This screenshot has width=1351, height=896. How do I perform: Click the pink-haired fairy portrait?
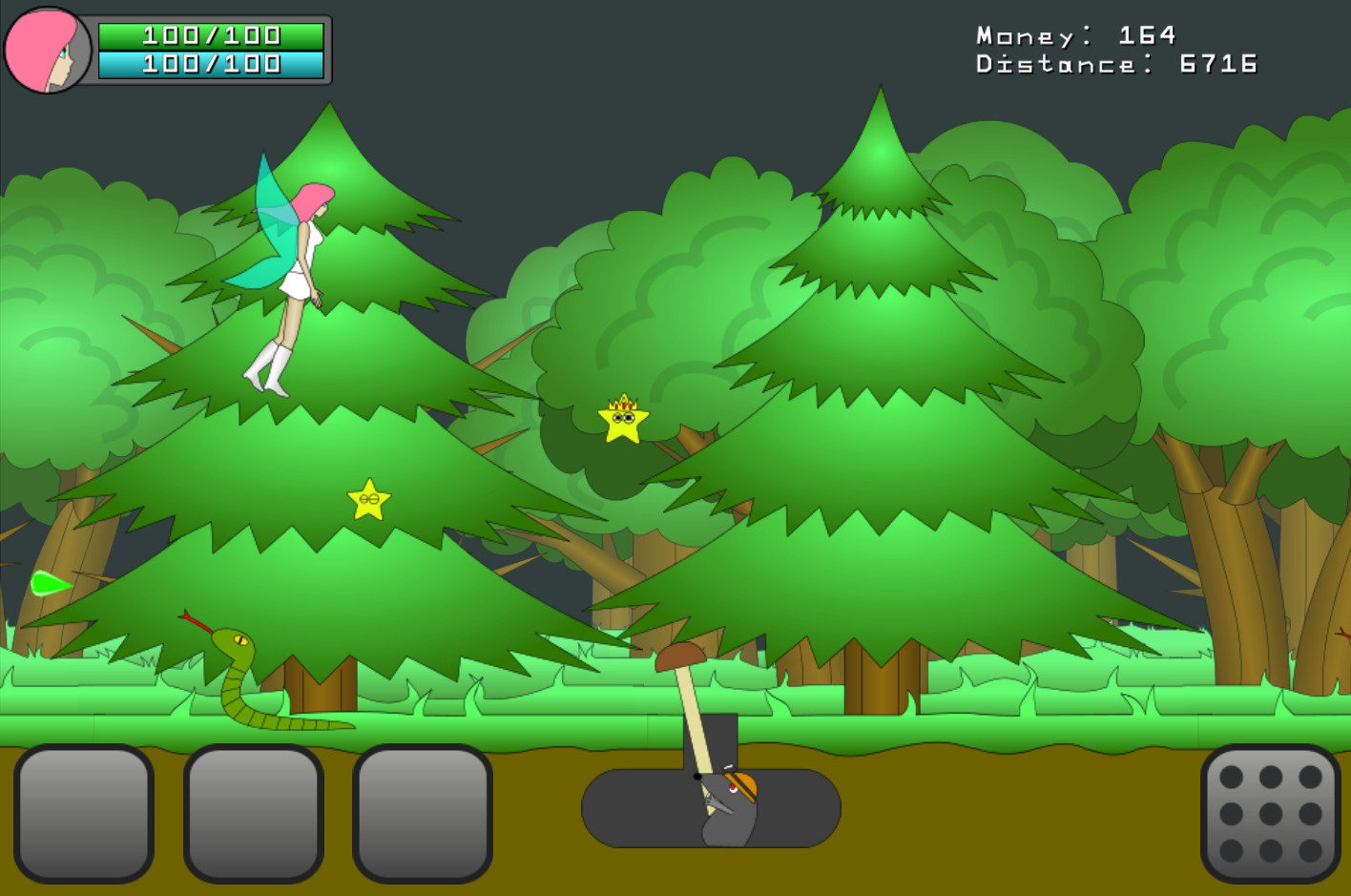47,51
